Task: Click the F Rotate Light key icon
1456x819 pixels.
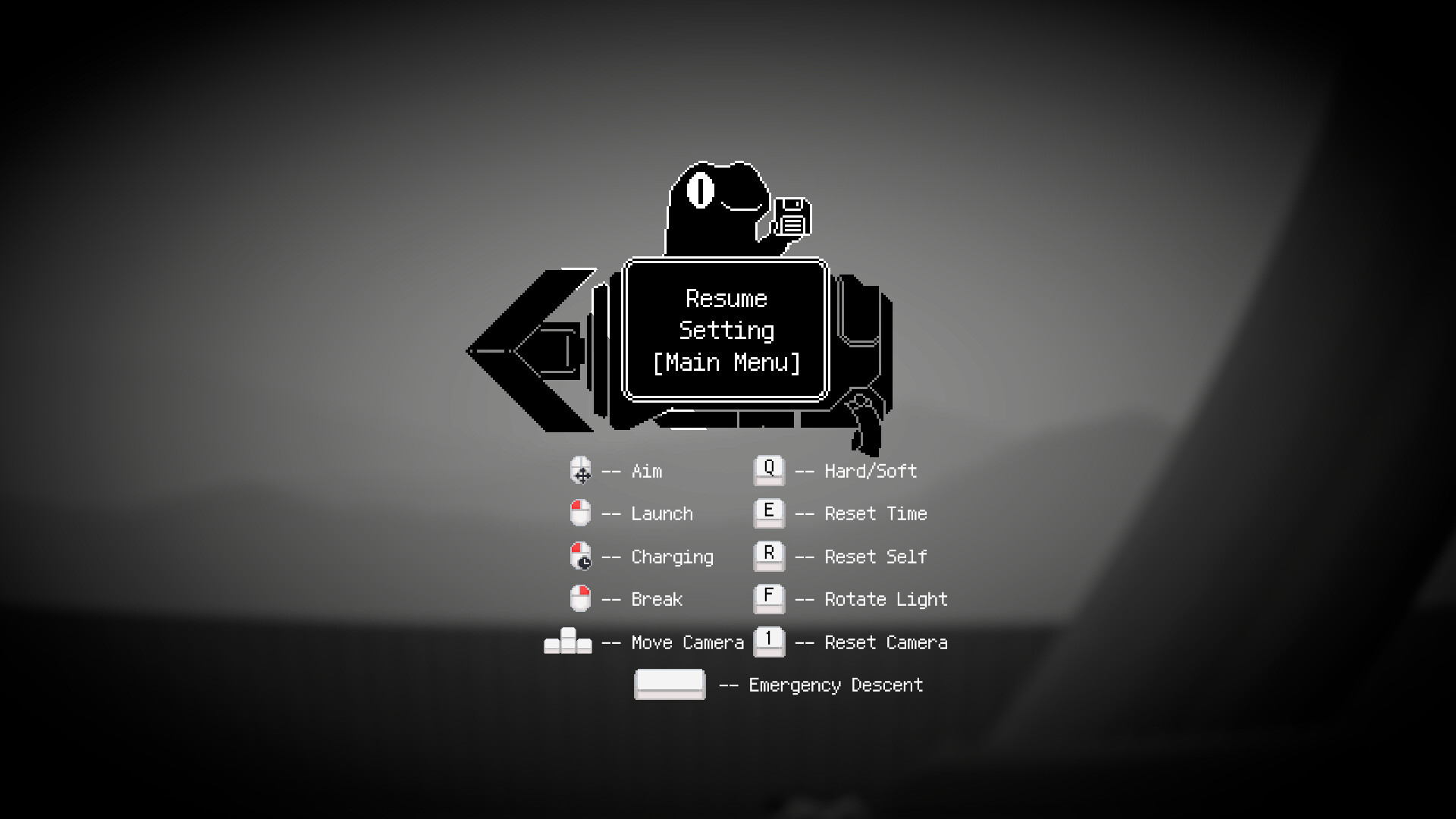Action: pos(769,598)
